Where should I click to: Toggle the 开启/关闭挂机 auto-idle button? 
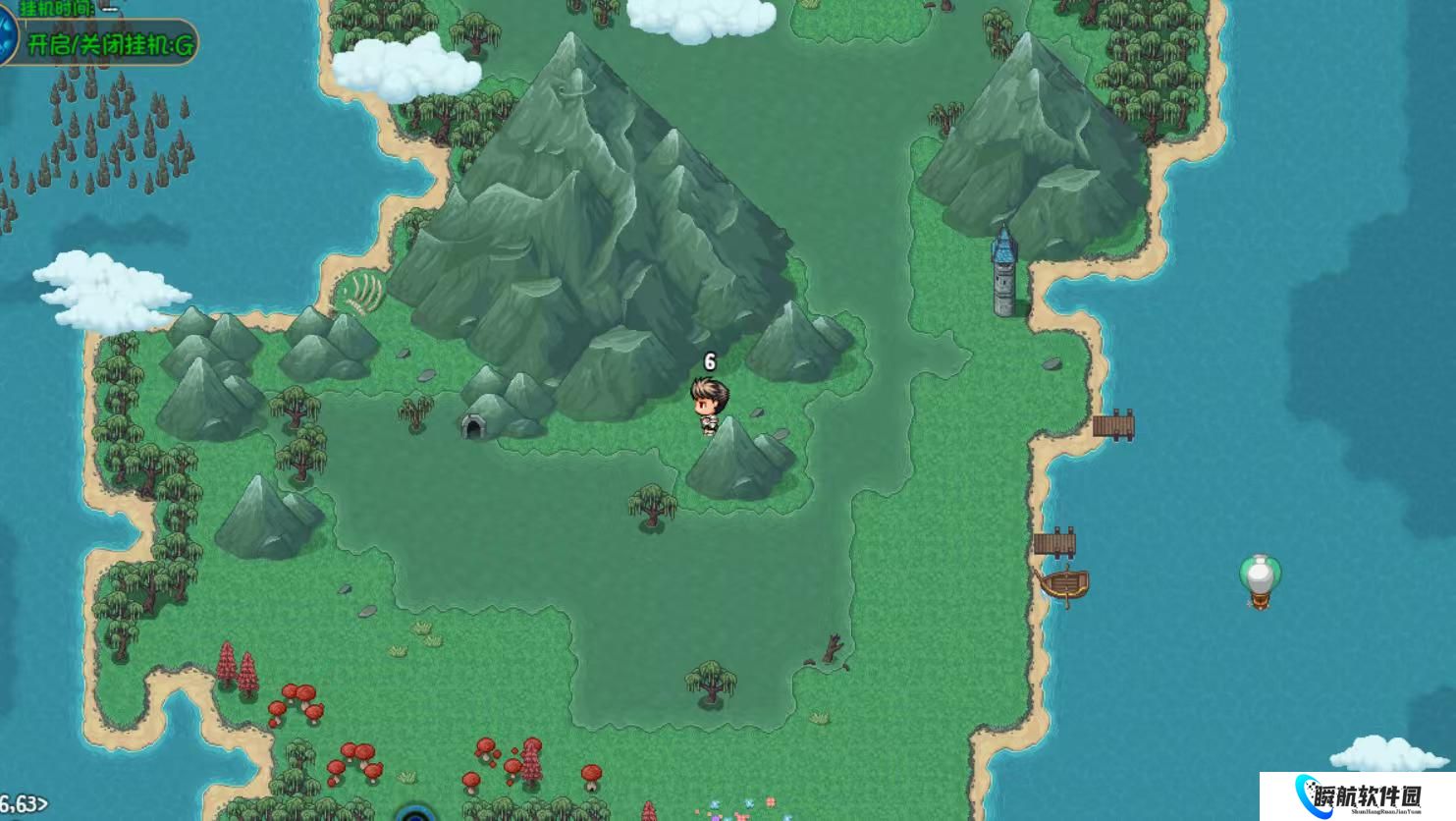[x=110, y=44]
